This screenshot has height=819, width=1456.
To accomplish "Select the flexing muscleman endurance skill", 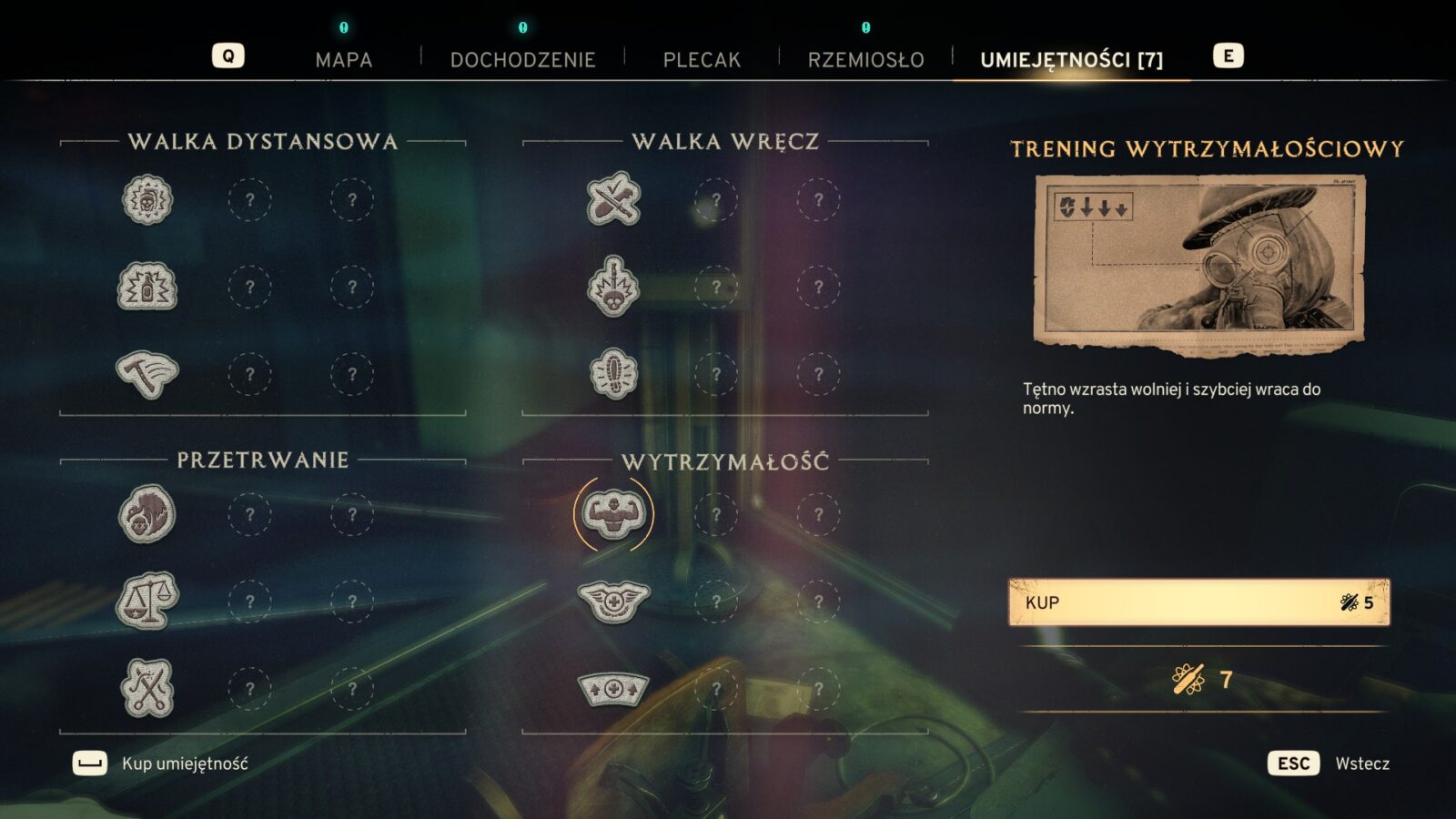I will point(613,515).
